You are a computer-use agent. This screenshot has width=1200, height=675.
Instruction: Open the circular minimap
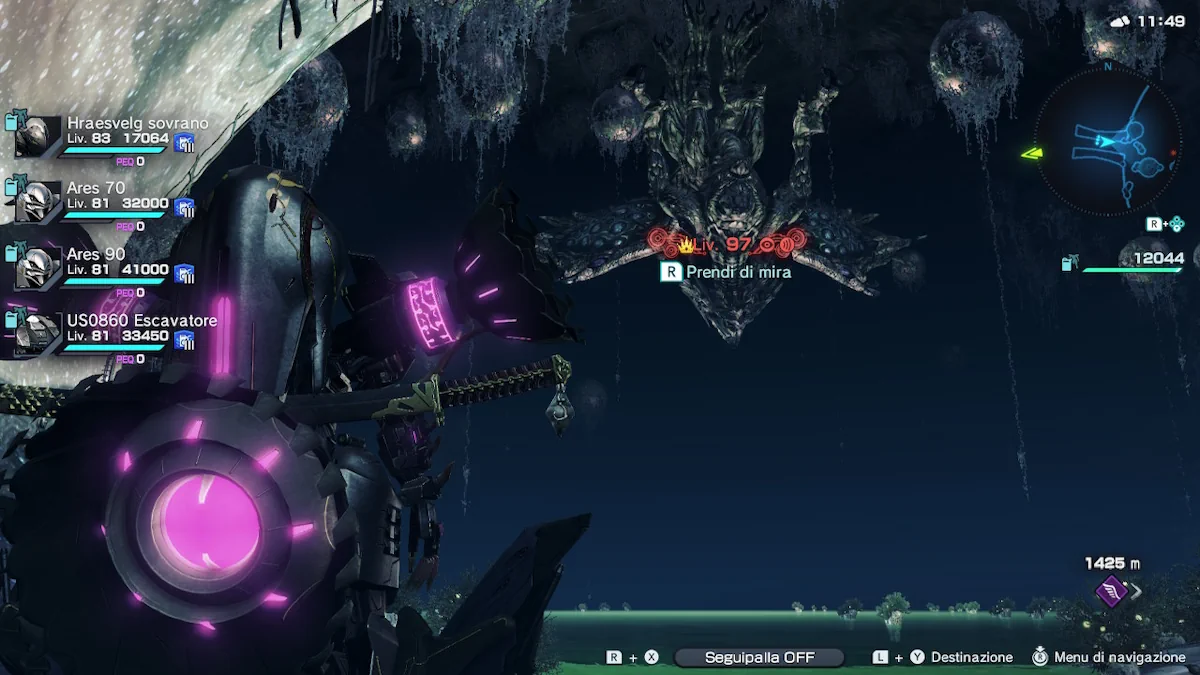1107,142
